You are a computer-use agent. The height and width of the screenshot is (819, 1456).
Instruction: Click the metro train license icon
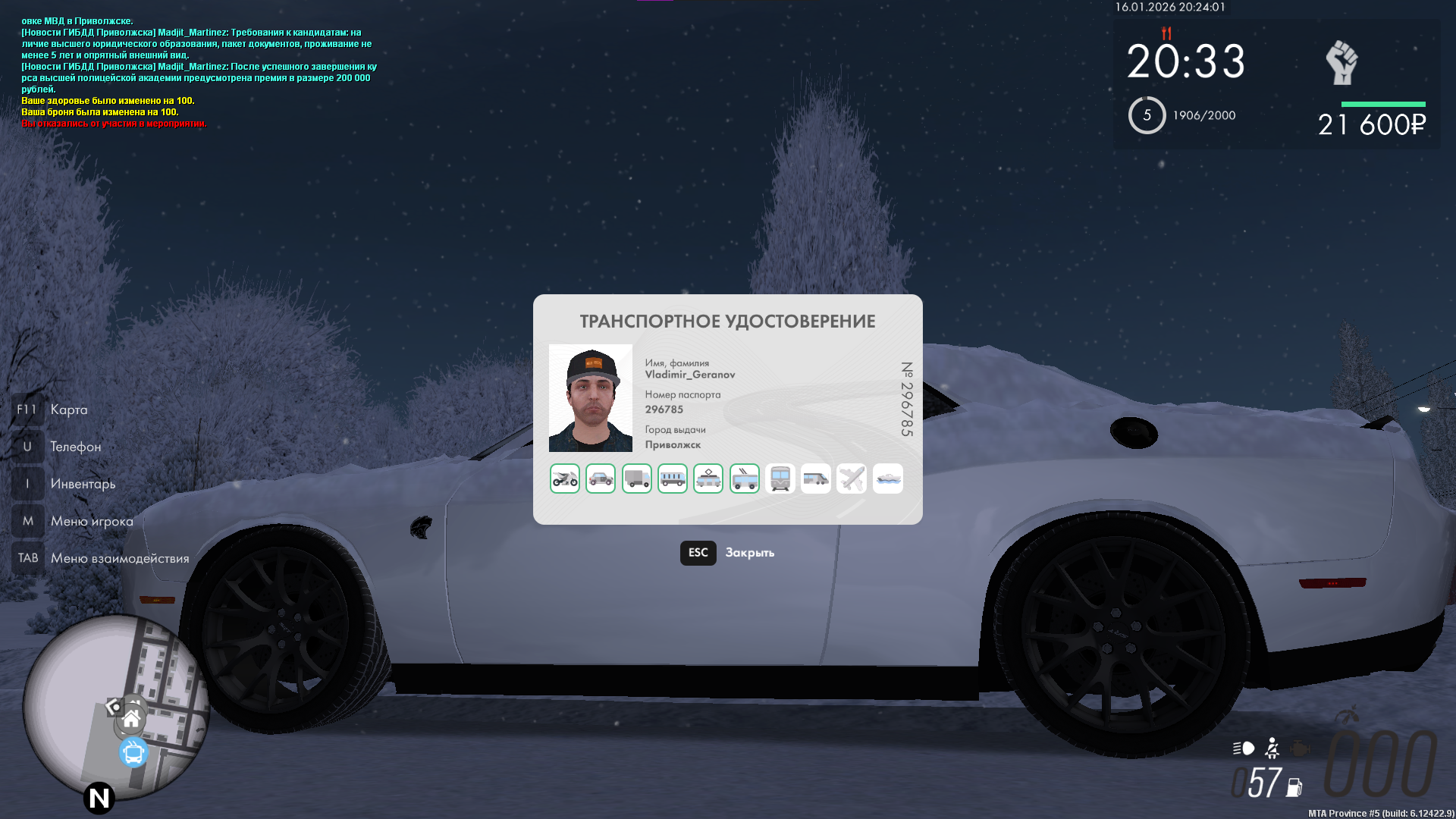tap(780, 479)
